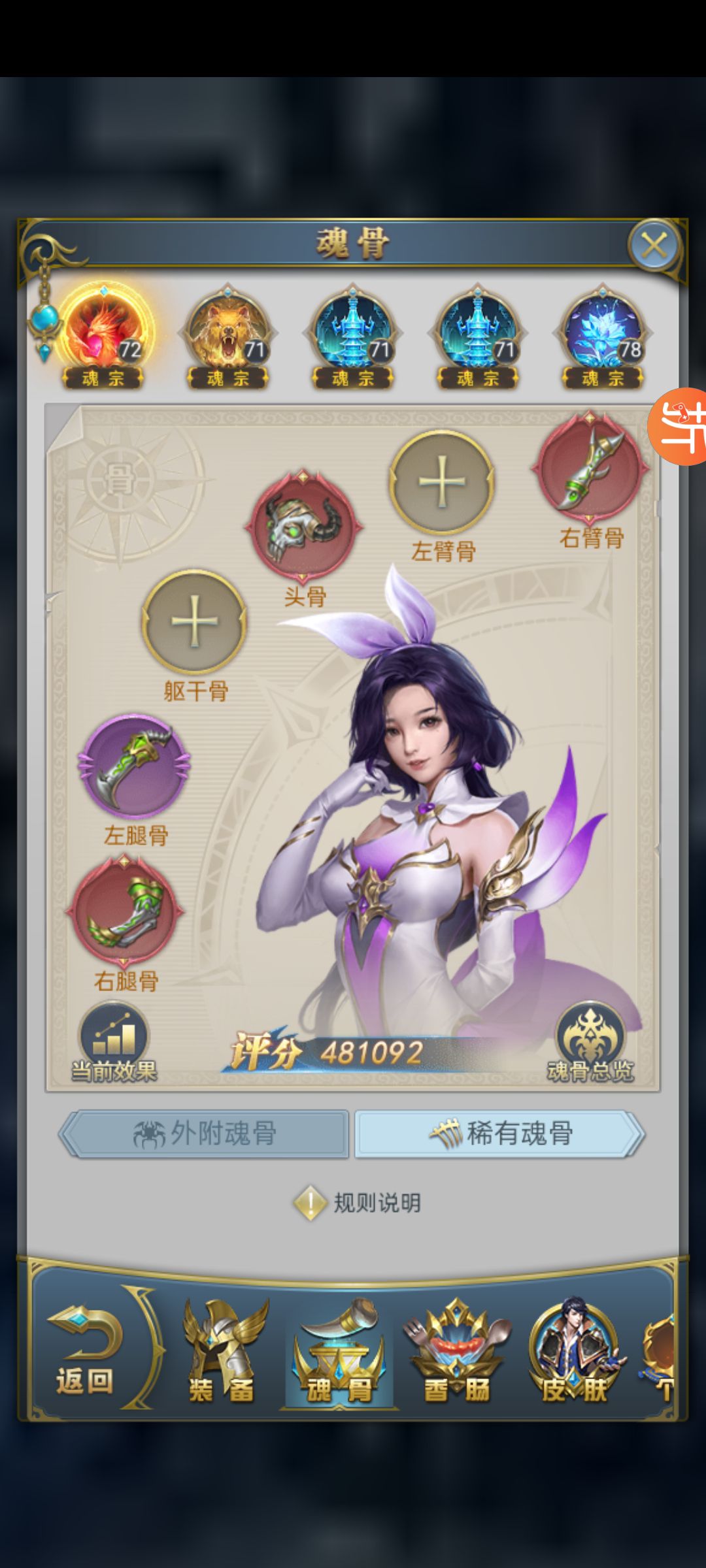
Task: Open the equipped 右臂骨 slot
Action: [x=590, y=468]
